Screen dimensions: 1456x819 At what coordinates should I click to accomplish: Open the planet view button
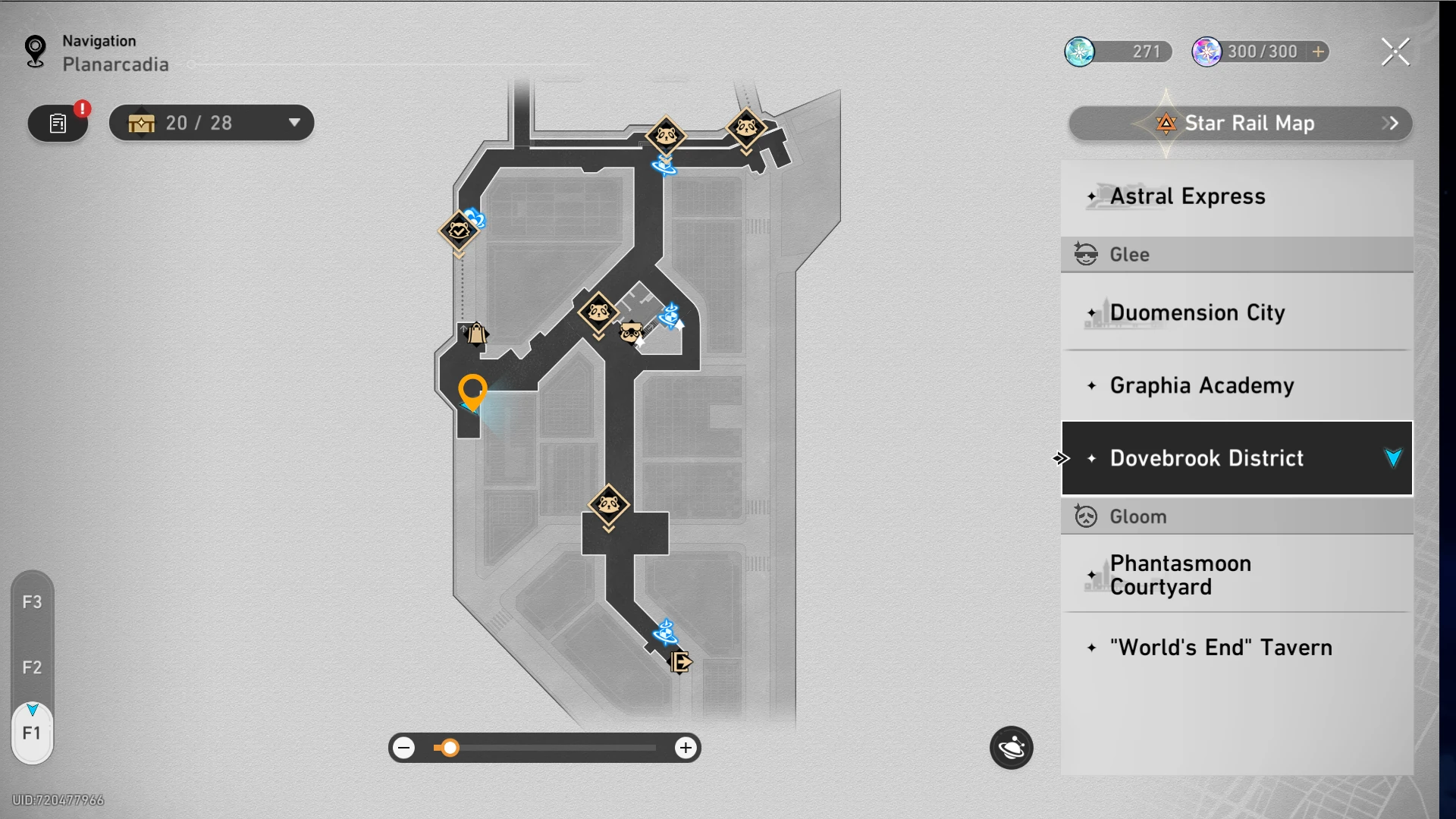(1011, 748)
